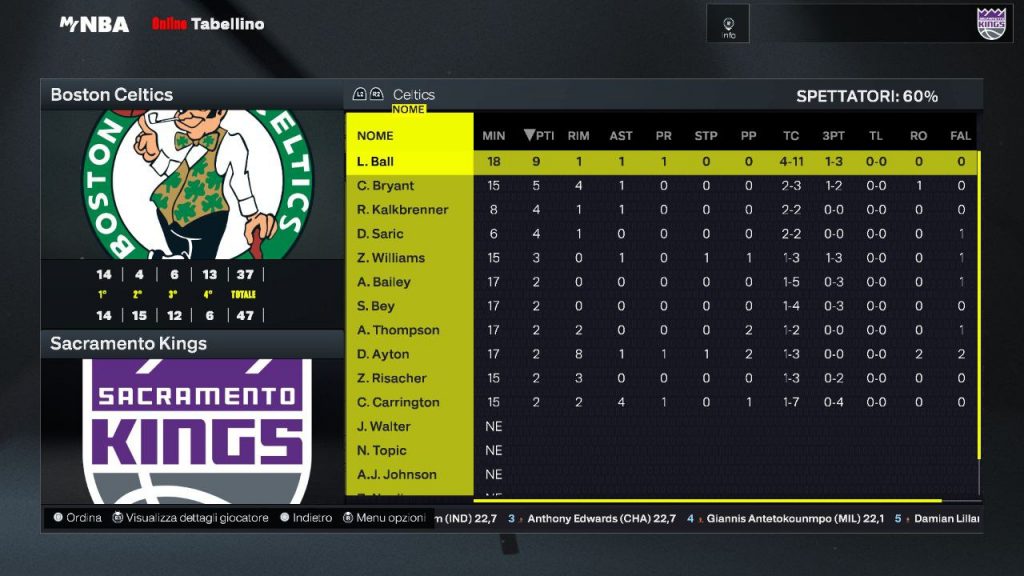Image resolution: width=1024 pixels, height=576 pixels.
Task: Select L. Ball's highlighted stat row
Action: [x=376, y=162]
